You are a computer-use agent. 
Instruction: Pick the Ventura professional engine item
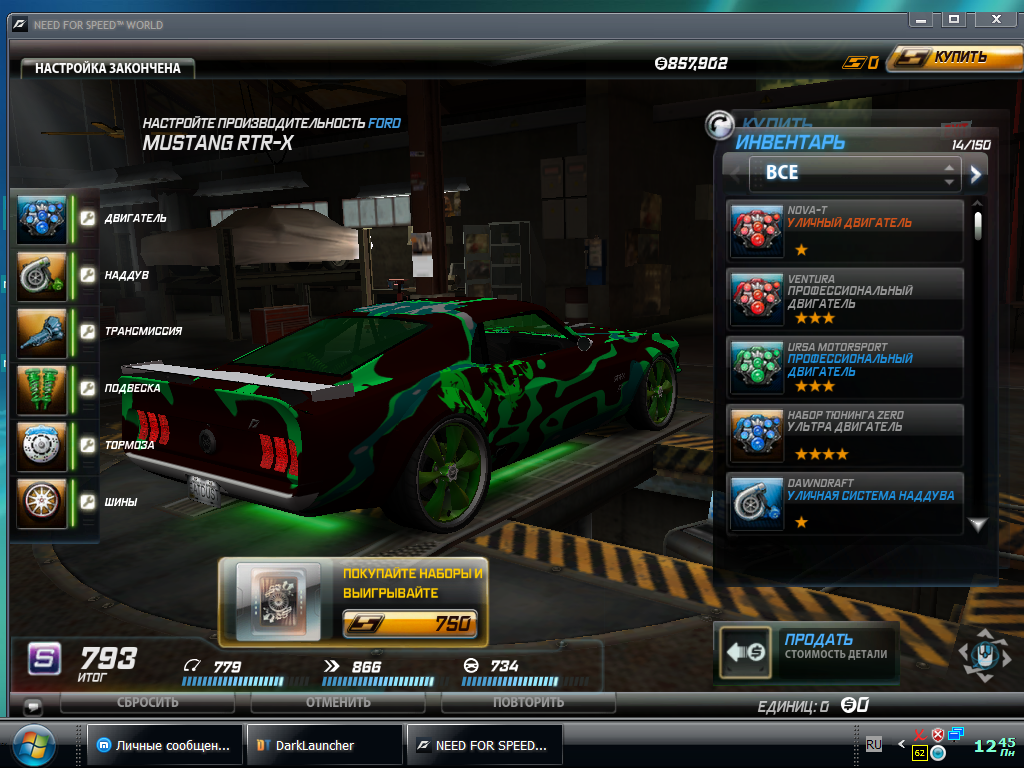pyautogui.click(x=846, y=298)
